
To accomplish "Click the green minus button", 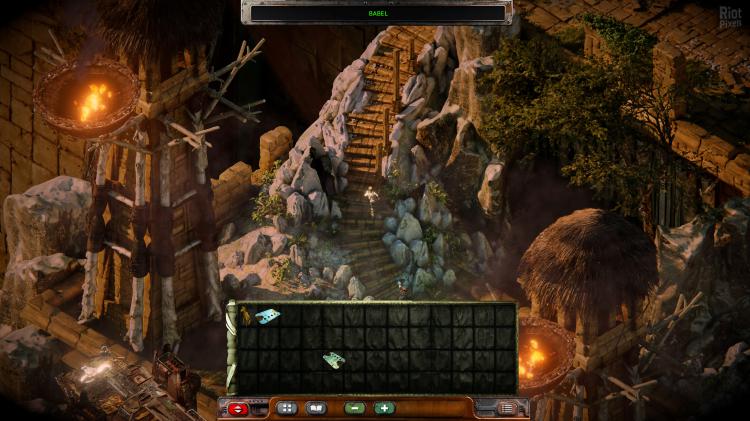I will pos(354,408).
